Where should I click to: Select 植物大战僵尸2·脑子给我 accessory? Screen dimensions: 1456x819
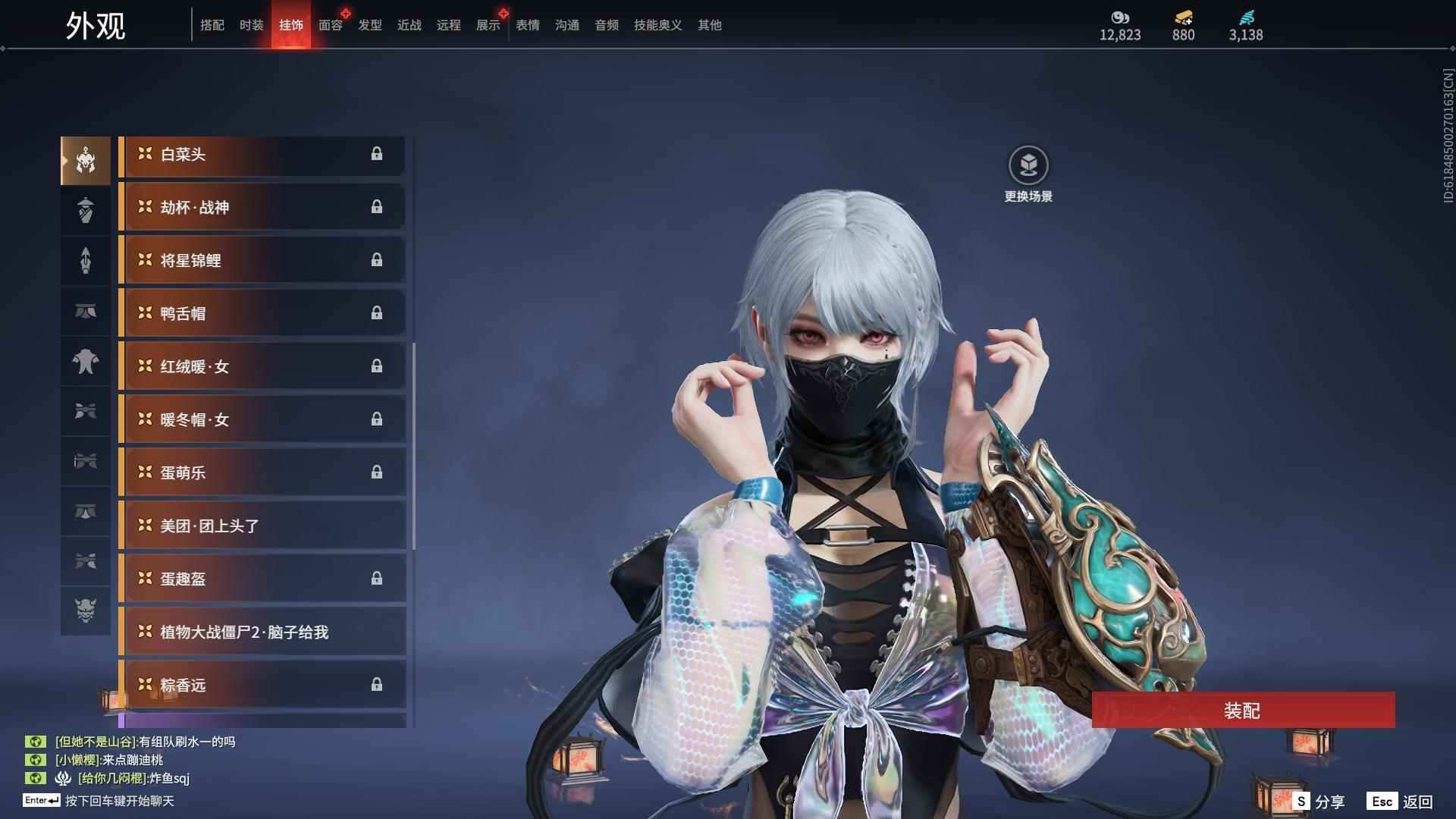[x=258, y=632]
